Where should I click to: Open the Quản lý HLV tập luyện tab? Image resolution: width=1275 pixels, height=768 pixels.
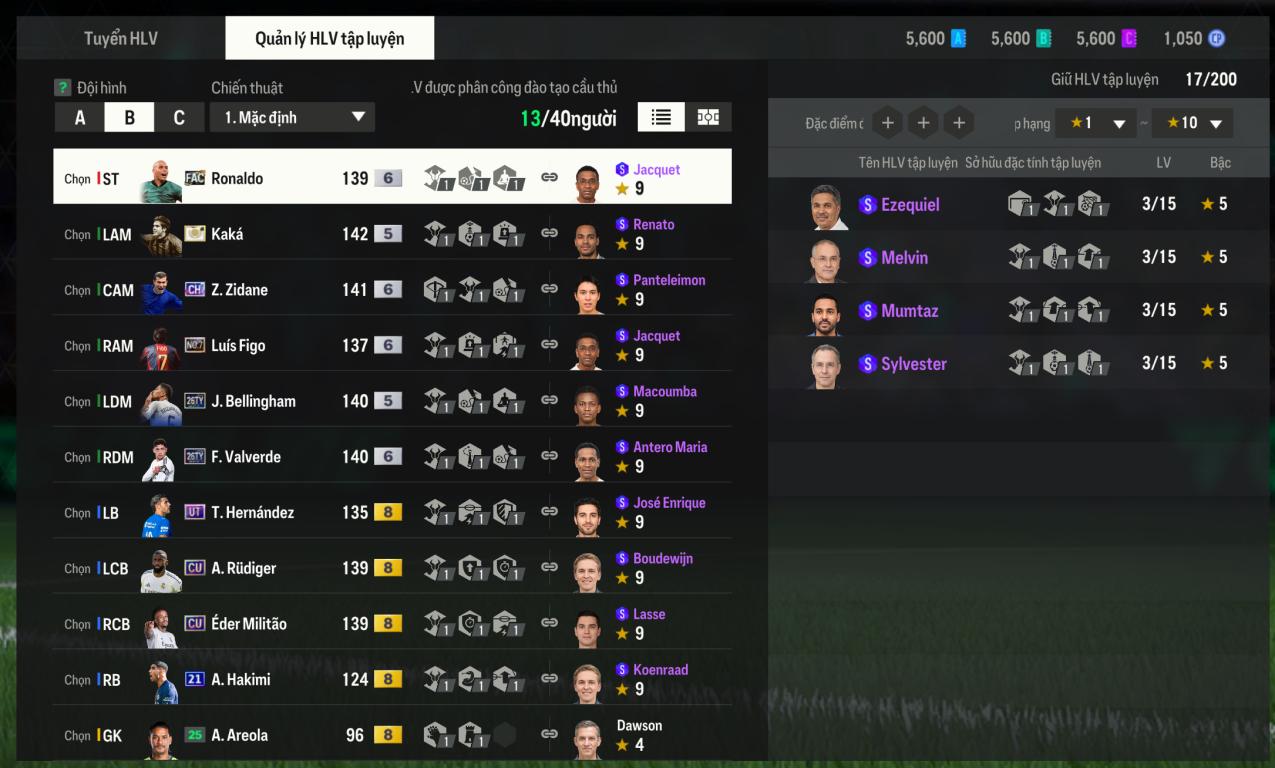tap(329, 39)
